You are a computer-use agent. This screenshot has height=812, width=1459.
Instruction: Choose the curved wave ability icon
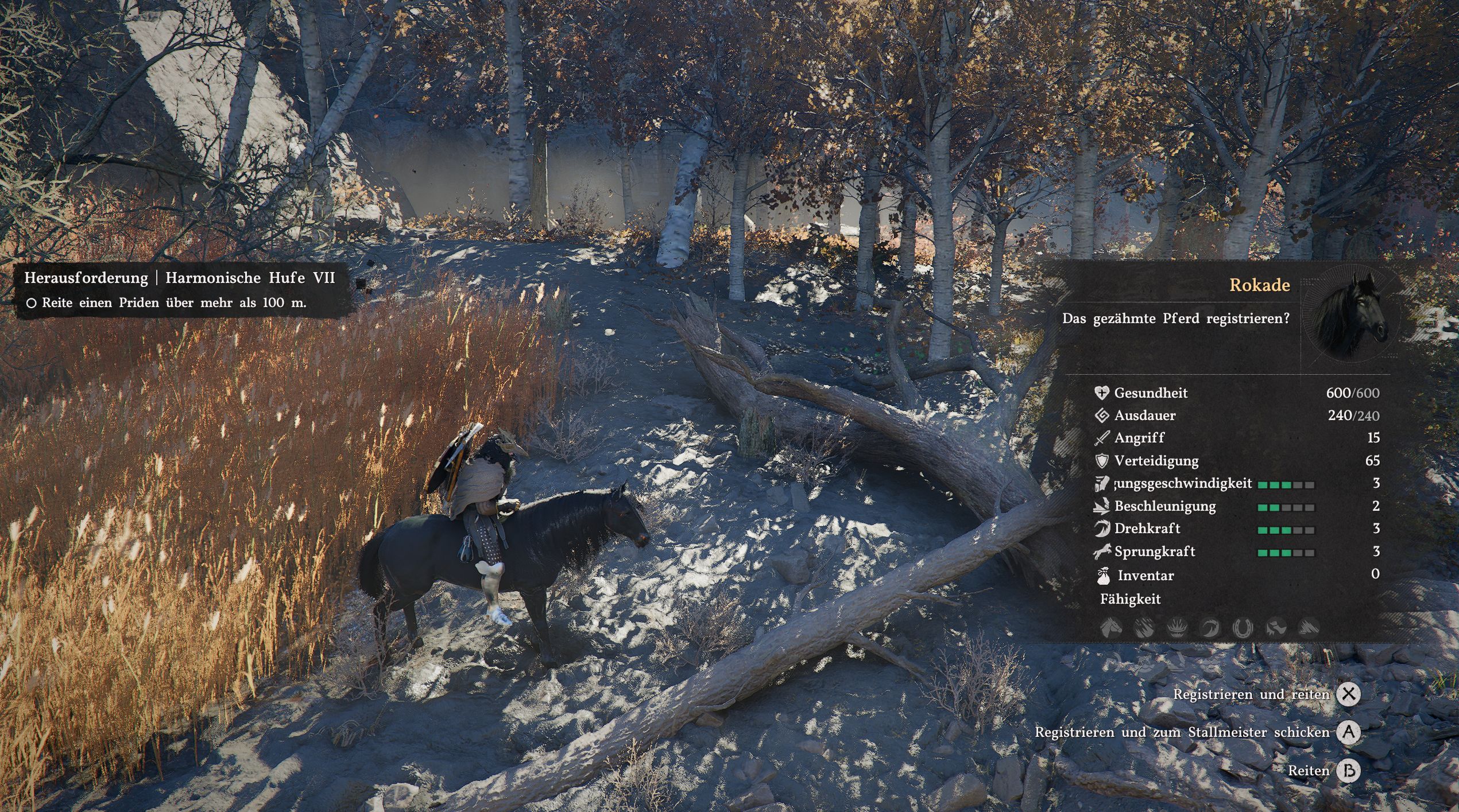point(1209,628)
